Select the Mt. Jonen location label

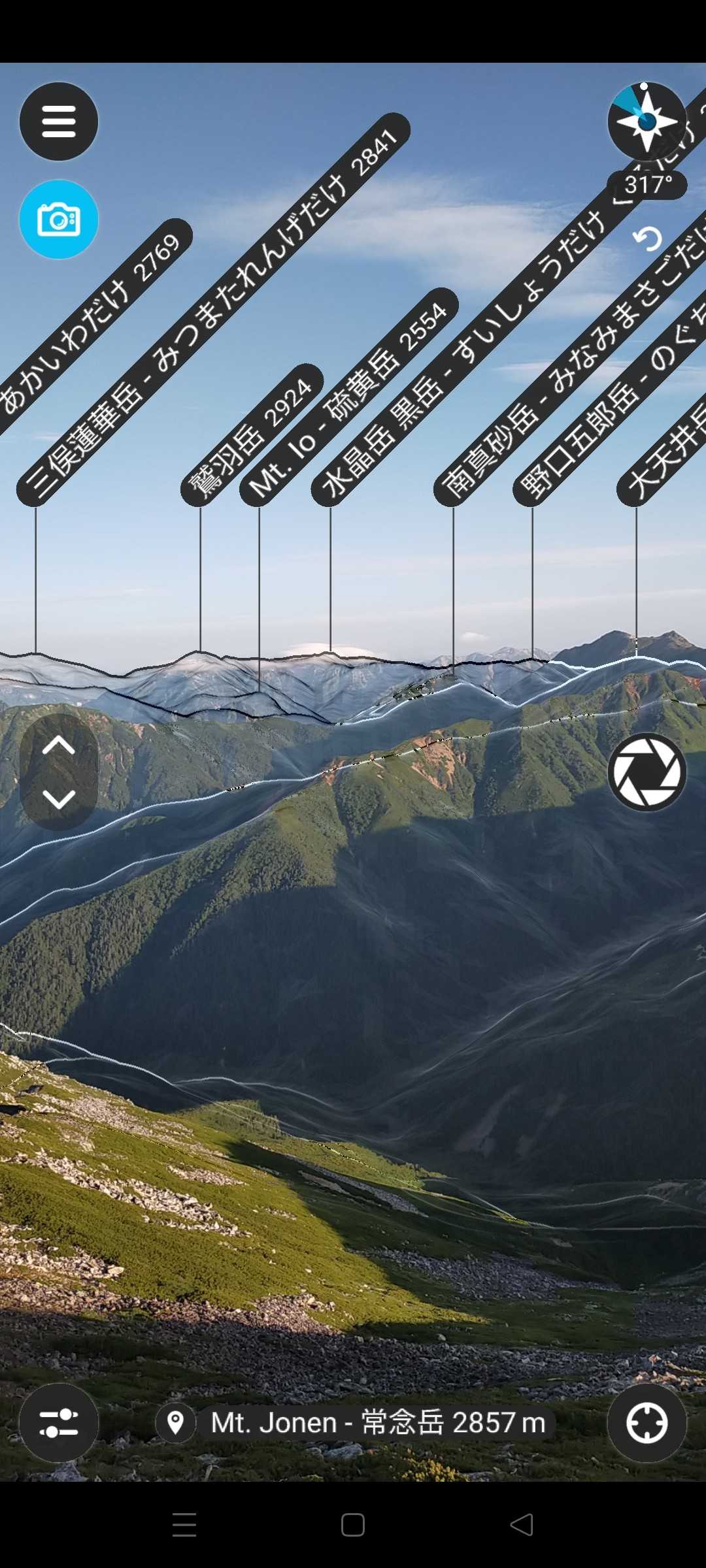point(356,1423)
